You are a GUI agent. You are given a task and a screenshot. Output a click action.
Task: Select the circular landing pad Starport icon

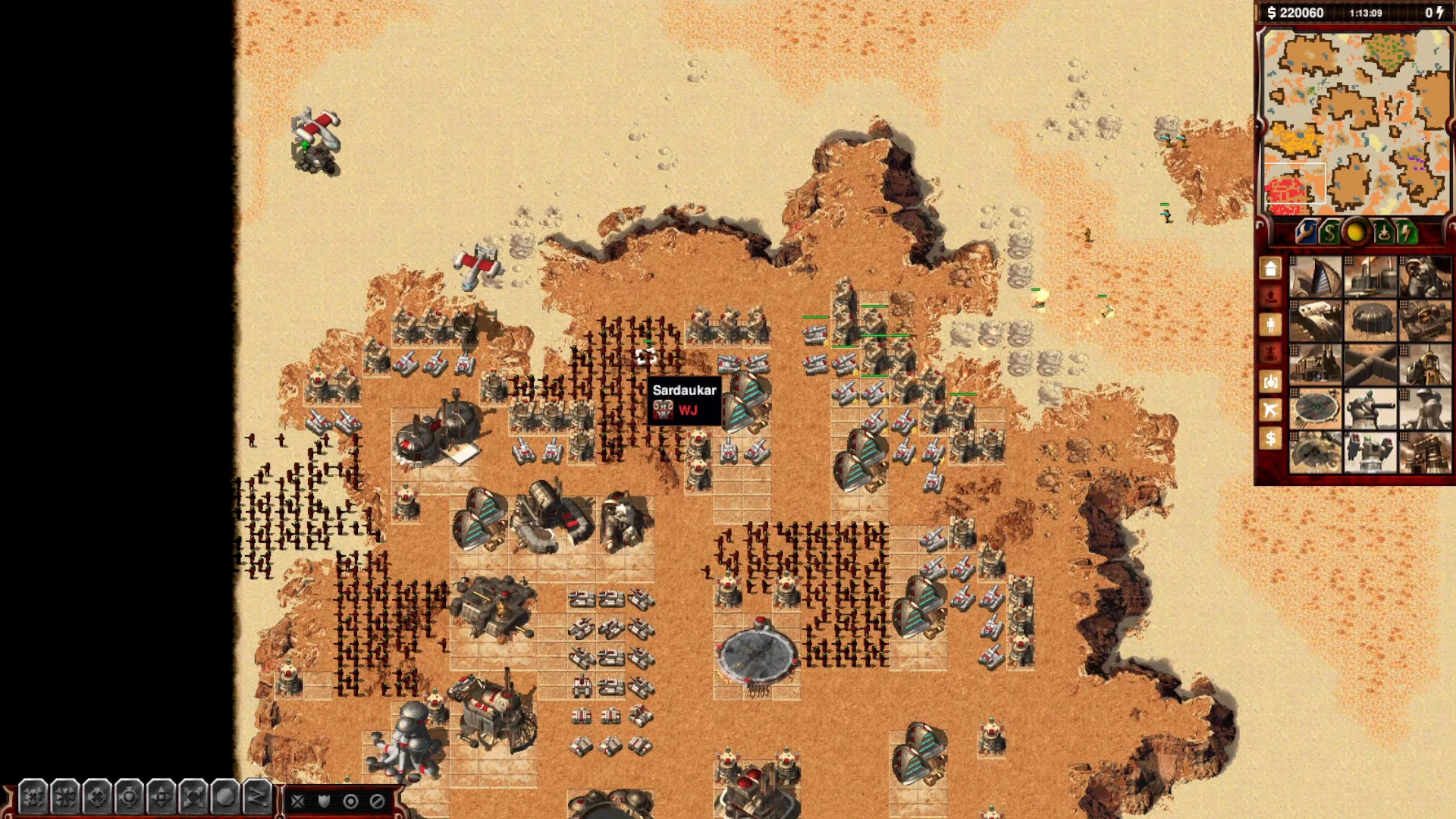tap(1316, 409)
